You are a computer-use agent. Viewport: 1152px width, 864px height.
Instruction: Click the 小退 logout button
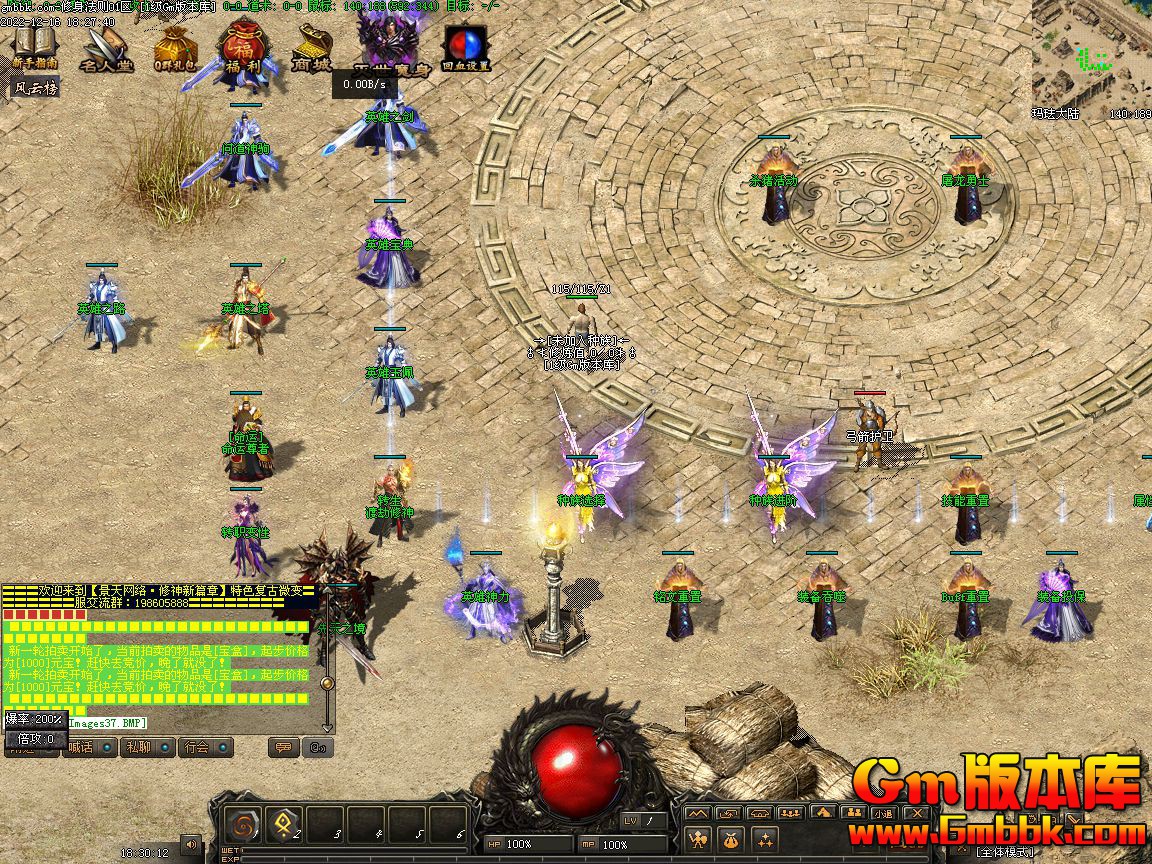[883, 813]
